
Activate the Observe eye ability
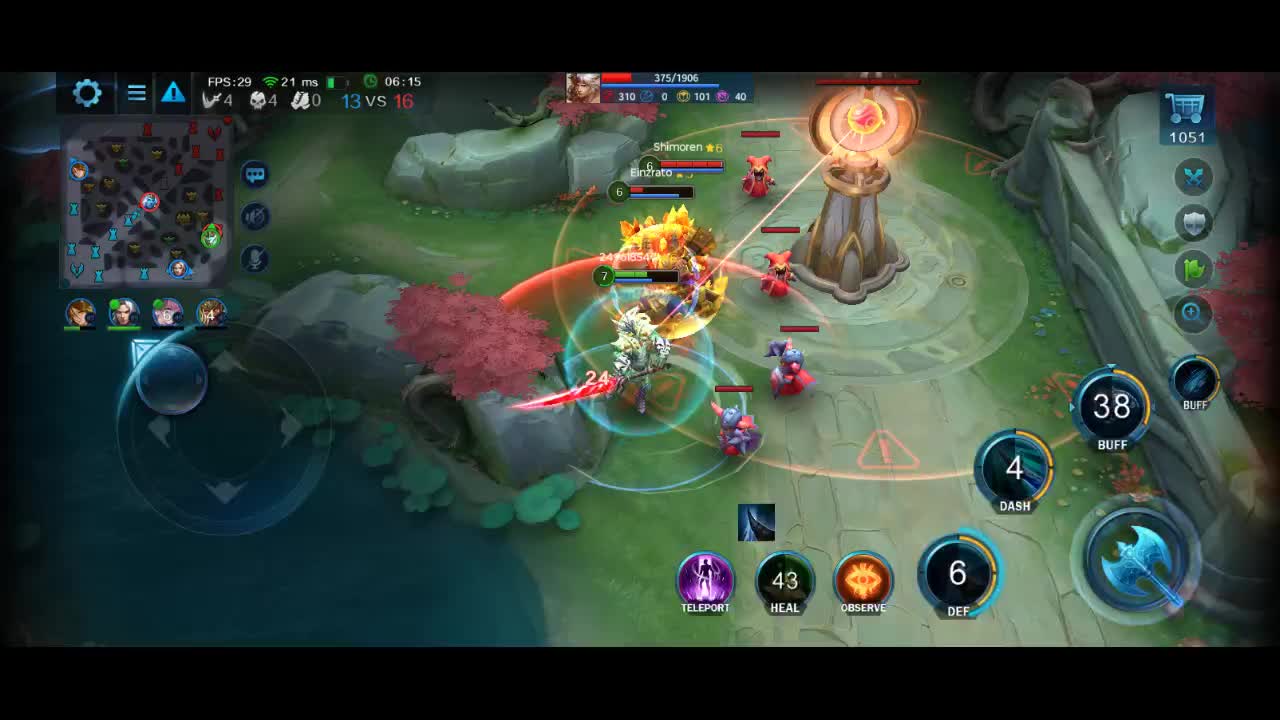[863, 579]
